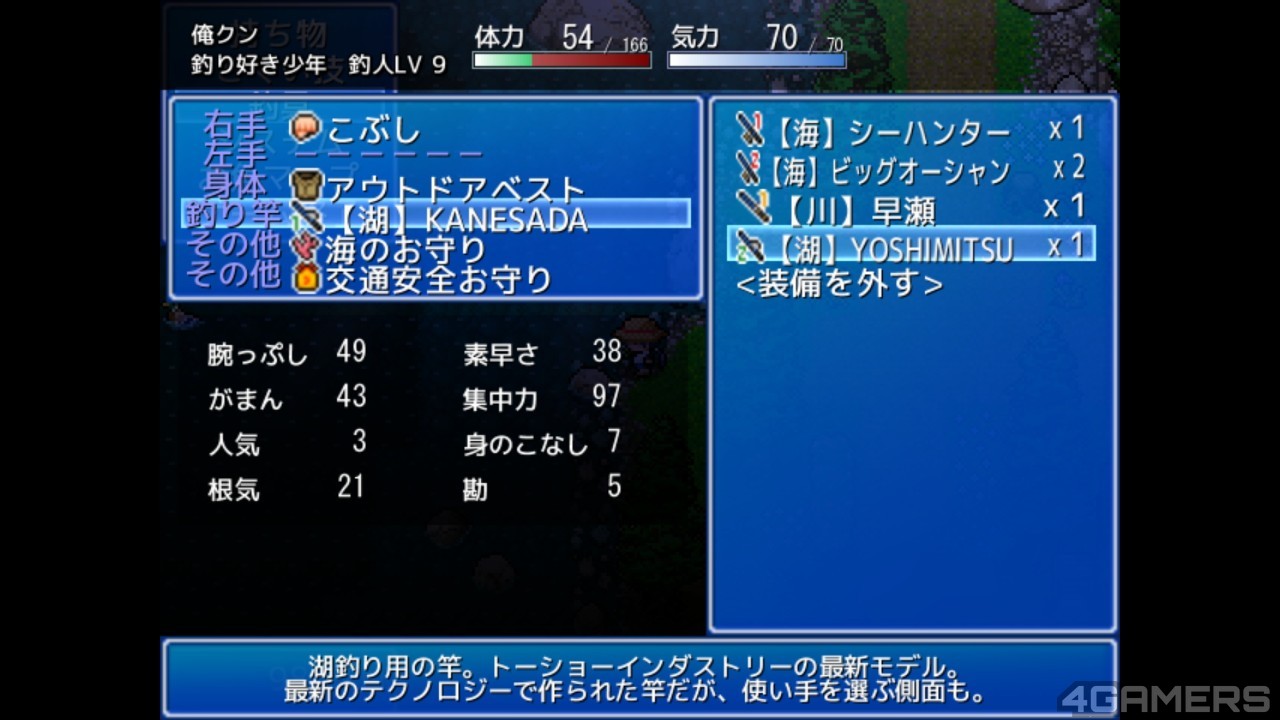This screenshot has width=1280, height=720.
Task: Select the 身体 アウトドアベスト slot
Action: (437, 187)
